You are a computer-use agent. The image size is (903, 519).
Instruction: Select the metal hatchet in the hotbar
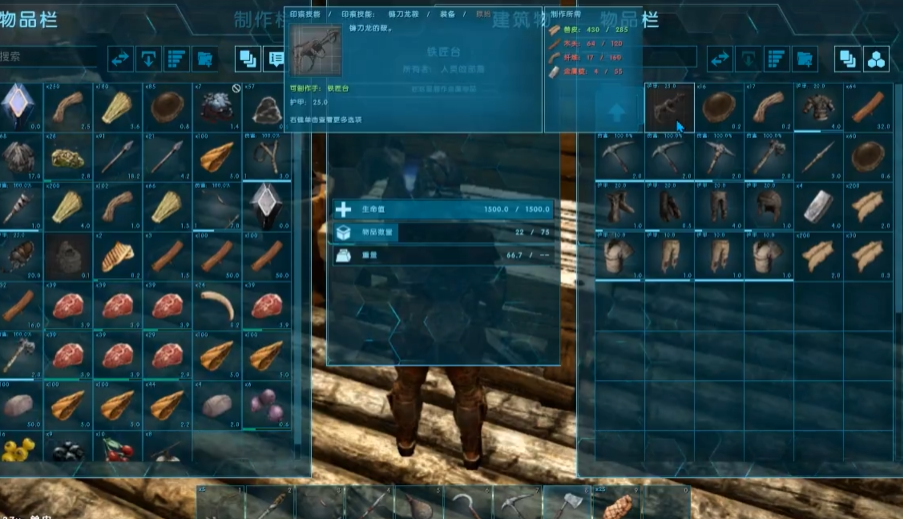click(x=567, y=502)
